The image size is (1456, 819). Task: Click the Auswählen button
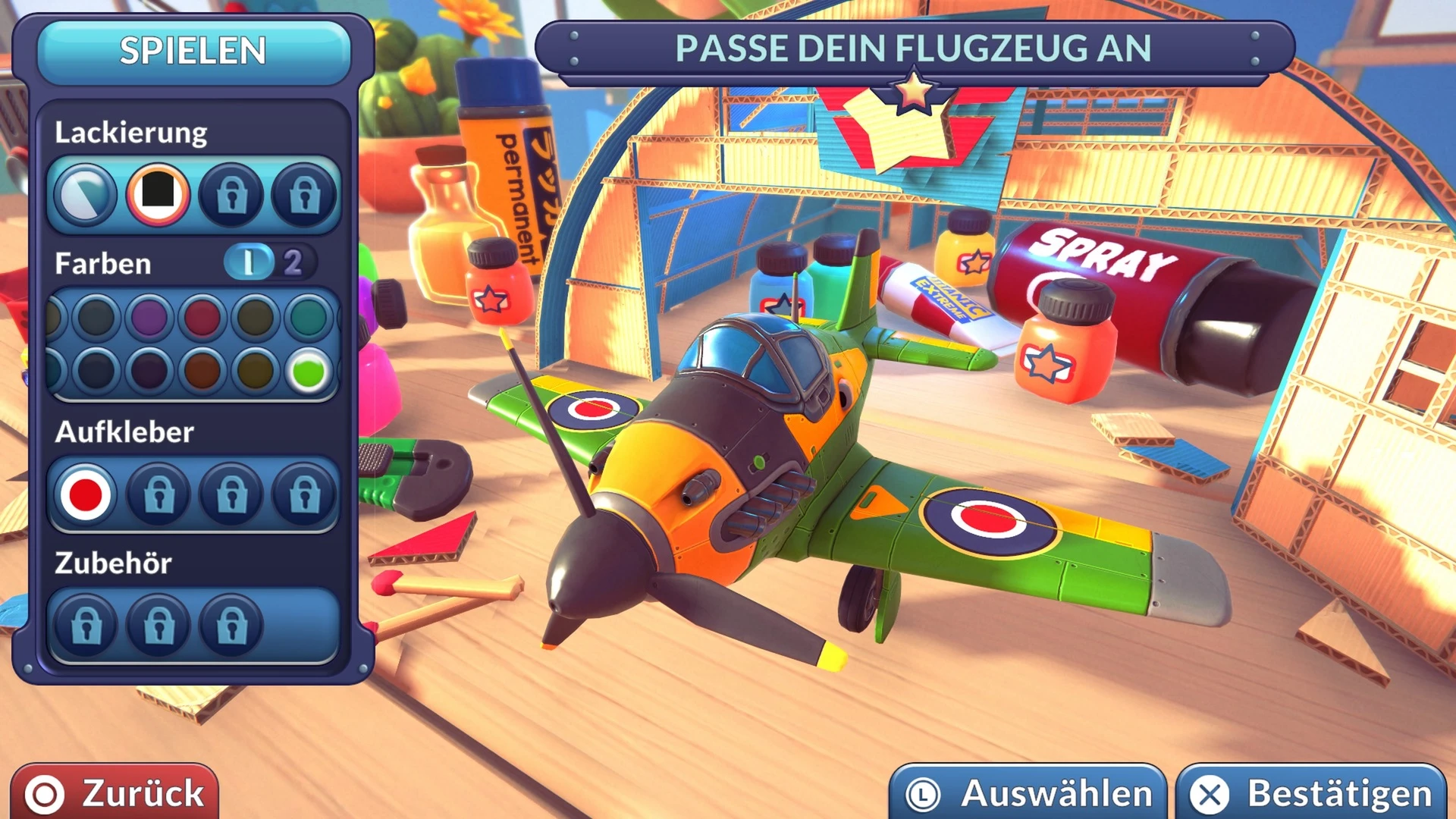click(1028, 793)
